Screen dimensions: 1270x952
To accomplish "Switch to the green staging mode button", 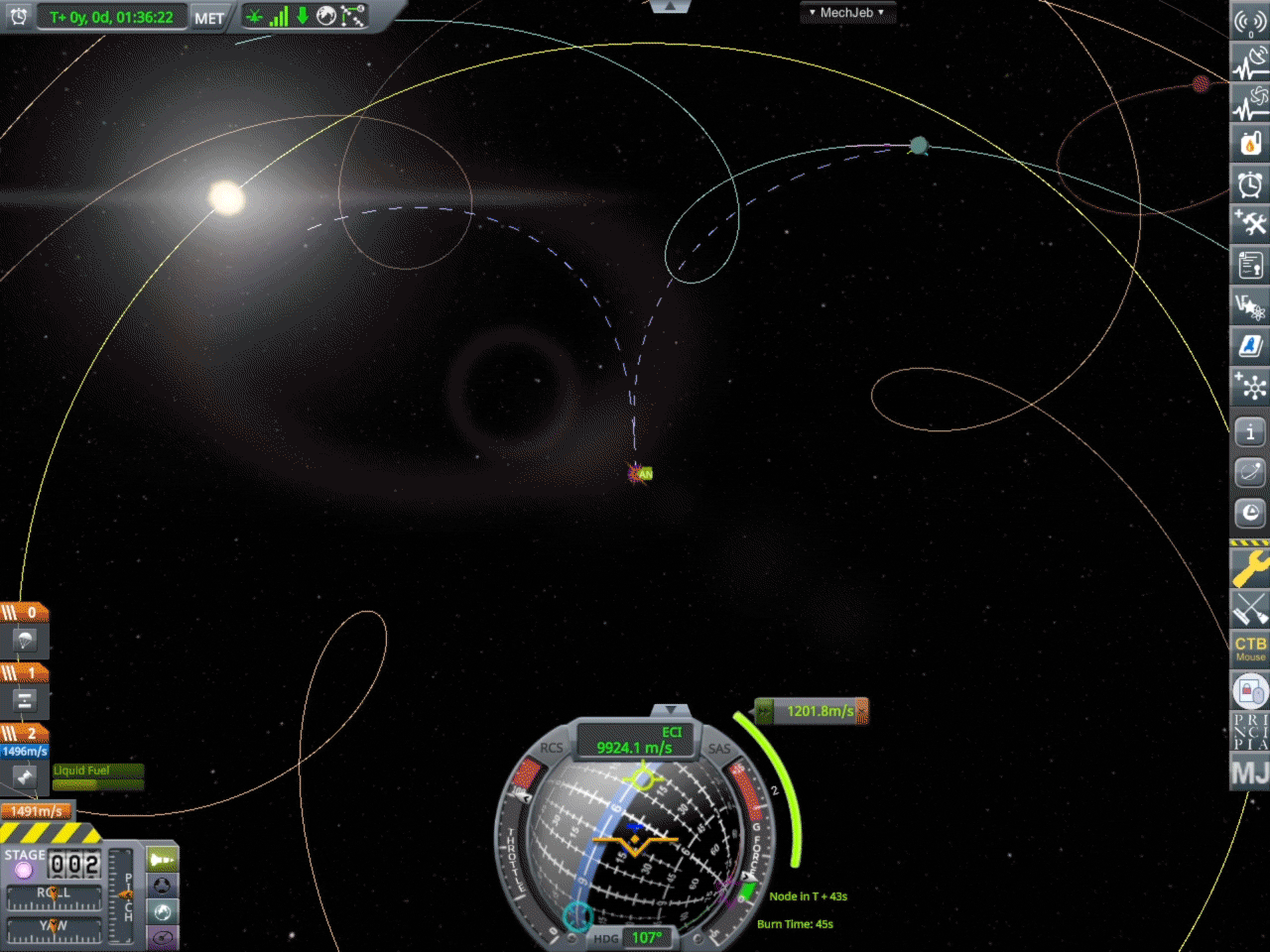I will point(162,859).
